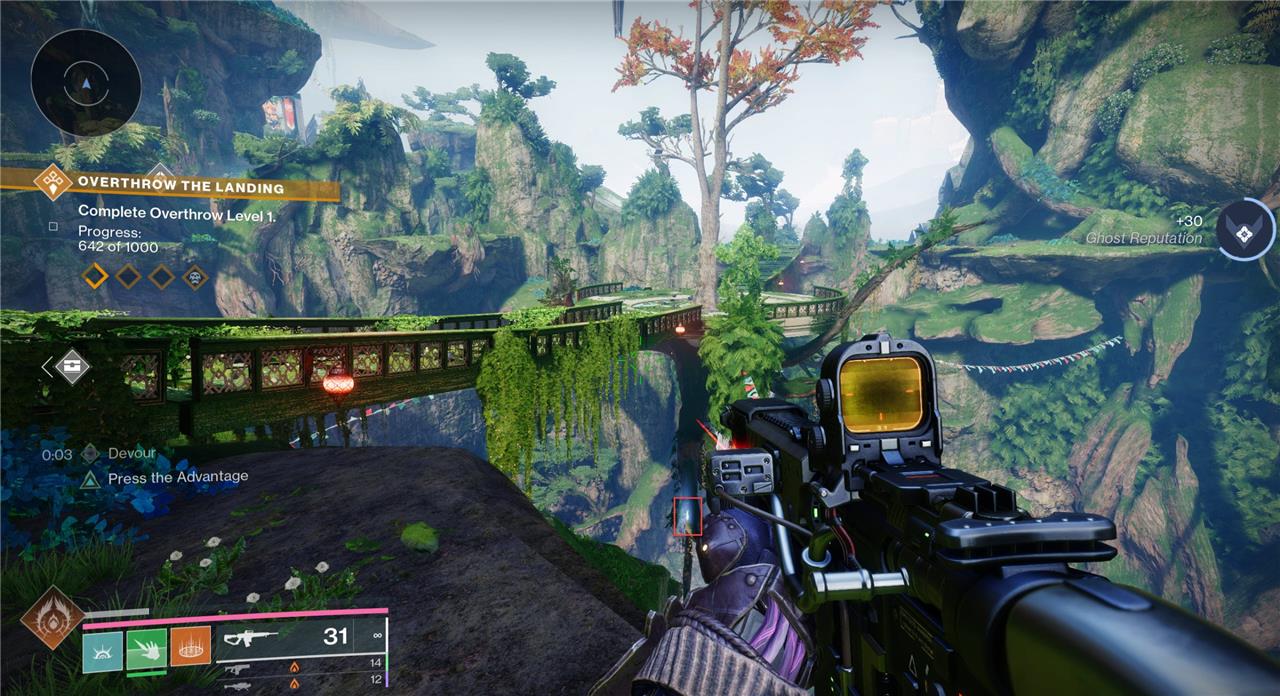This screenshot has height=696, width=1280.
Task: Use the green melee hand ability
Action: 146,648
